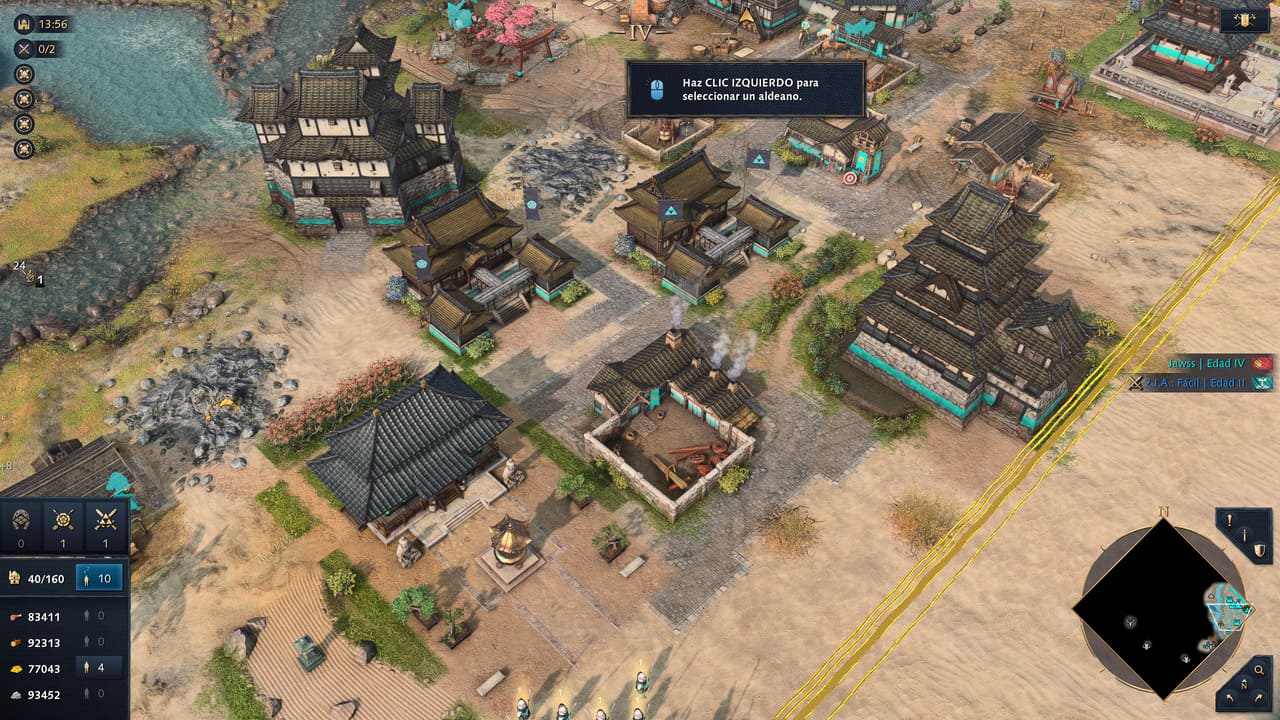Open the menu button in the top-right corner
This screenshot has height=720, width=1280.
[x=1245, y=20]
